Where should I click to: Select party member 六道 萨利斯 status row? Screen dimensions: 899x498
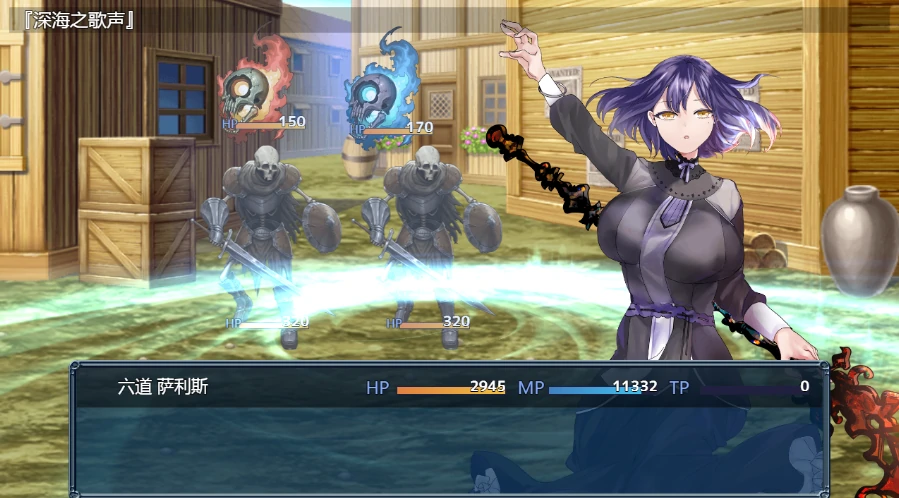pyautogui.click(x=448, y=387)
